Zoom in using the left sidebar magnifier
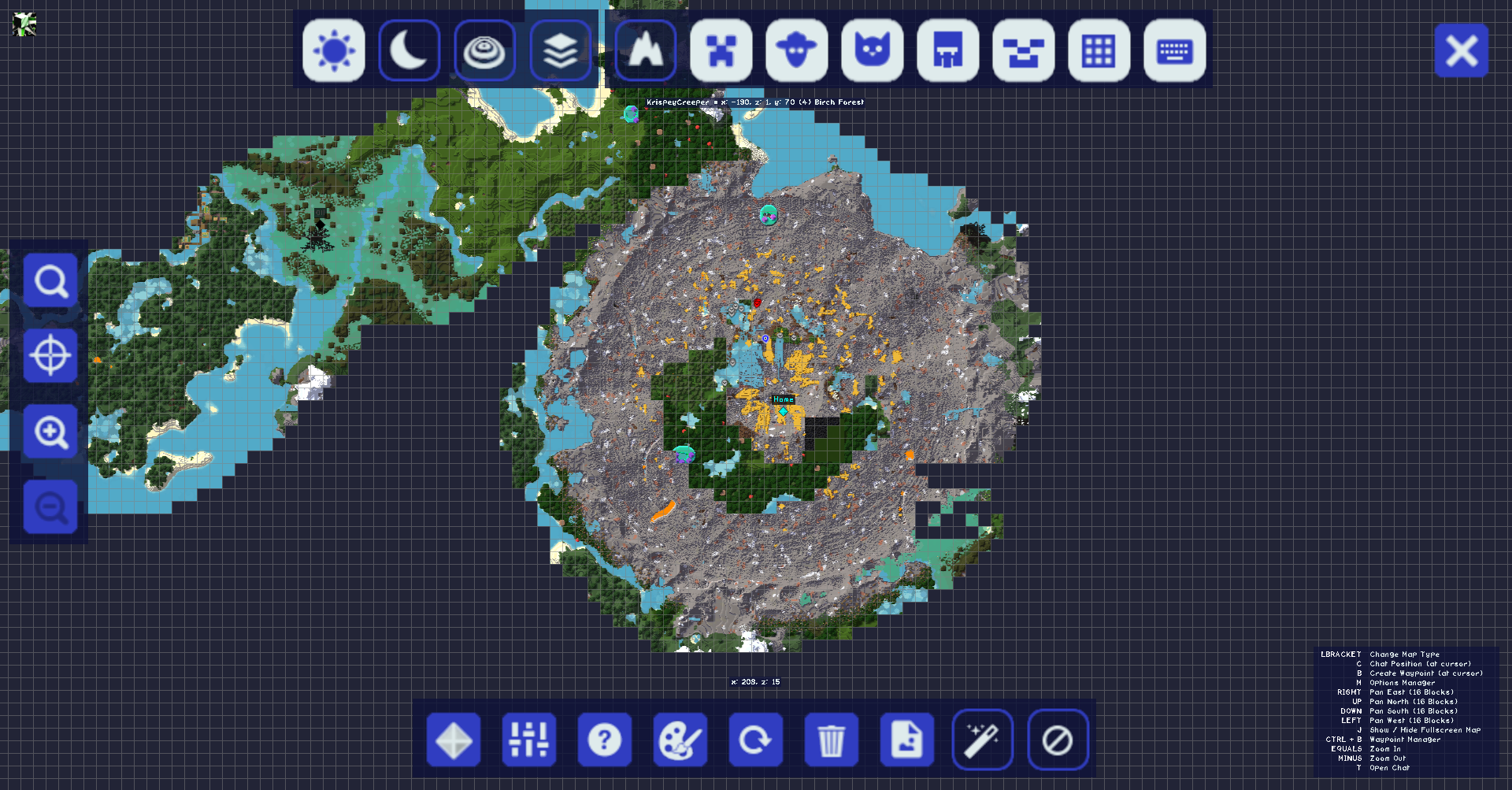The height and width of the screenshot is (790, 1512). [x=50, y=430]
